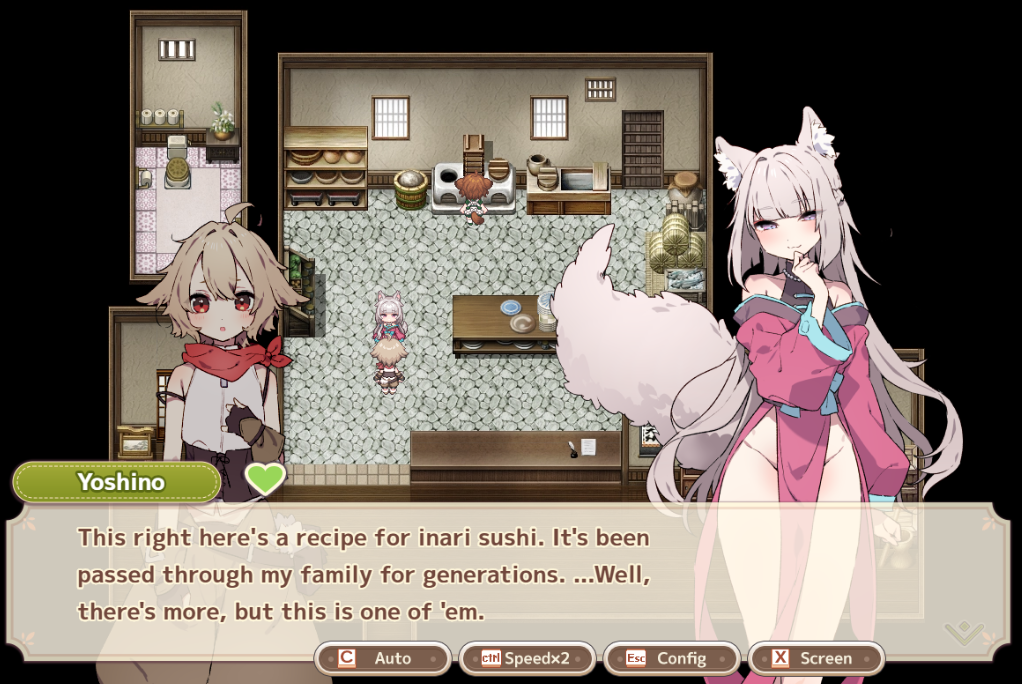Advance dialogue with the down-arrow indicator

pyautogui.click(x=964, y=632)
